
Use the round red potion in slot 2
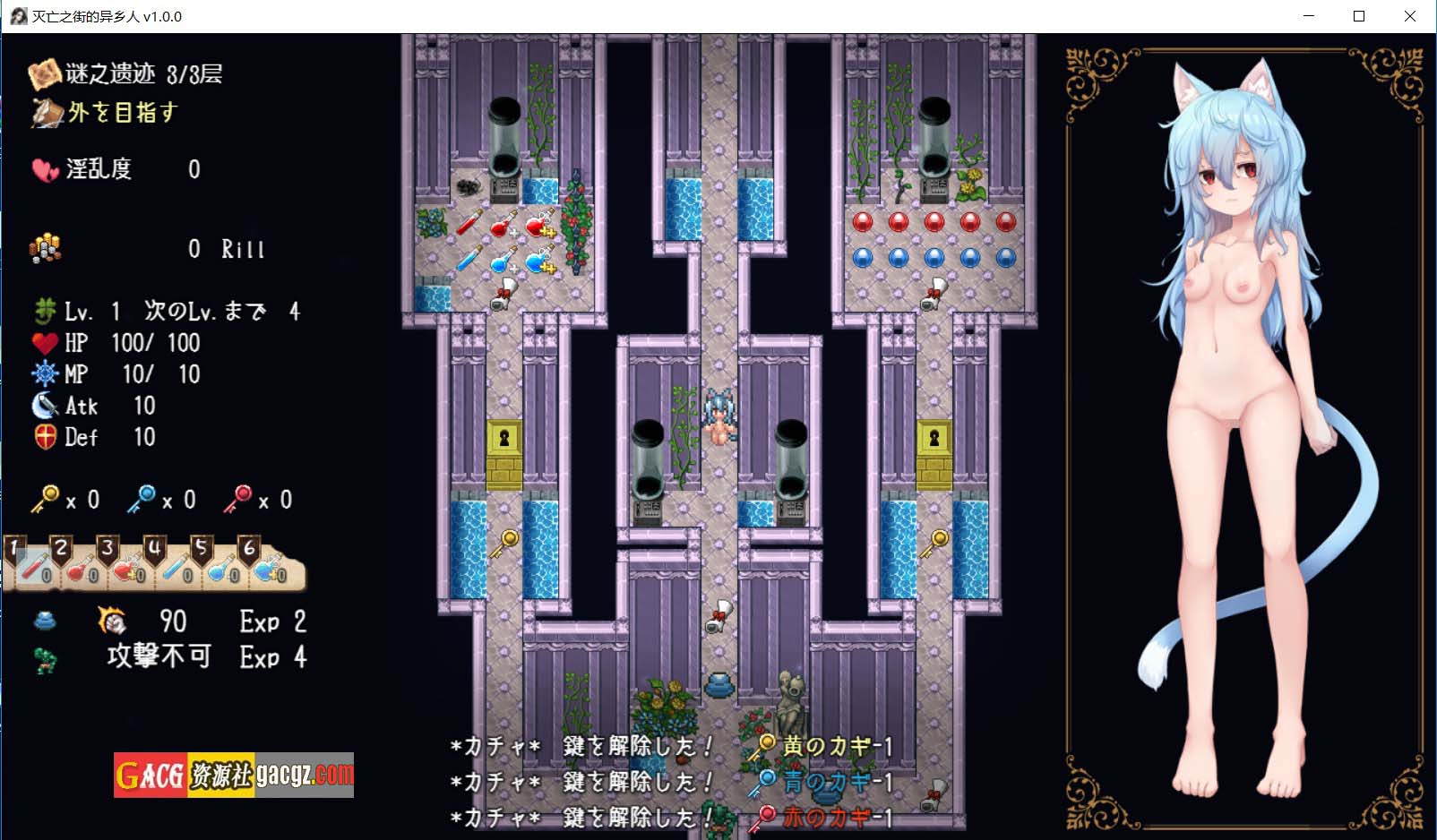tap(81, 567)
